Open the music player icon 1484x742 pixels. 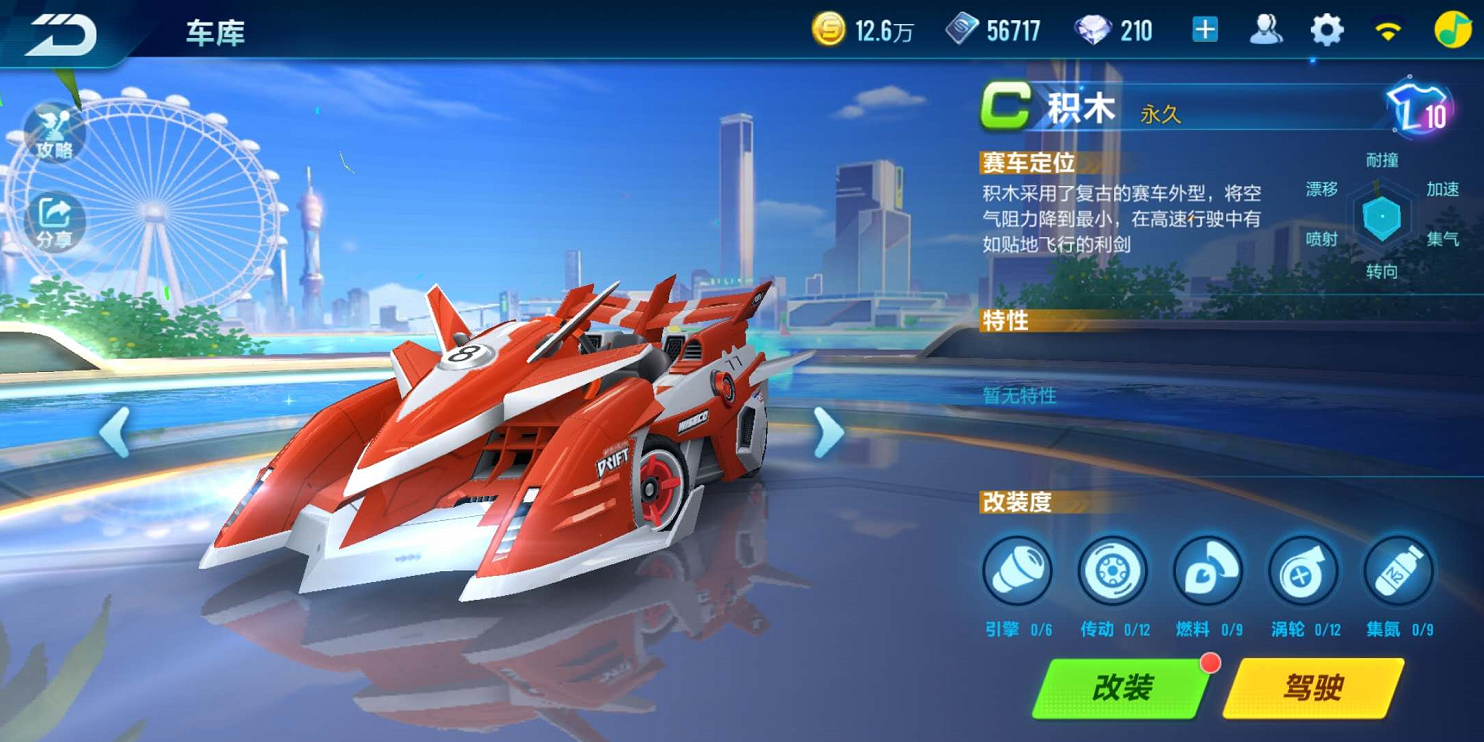coord(1452,30)
